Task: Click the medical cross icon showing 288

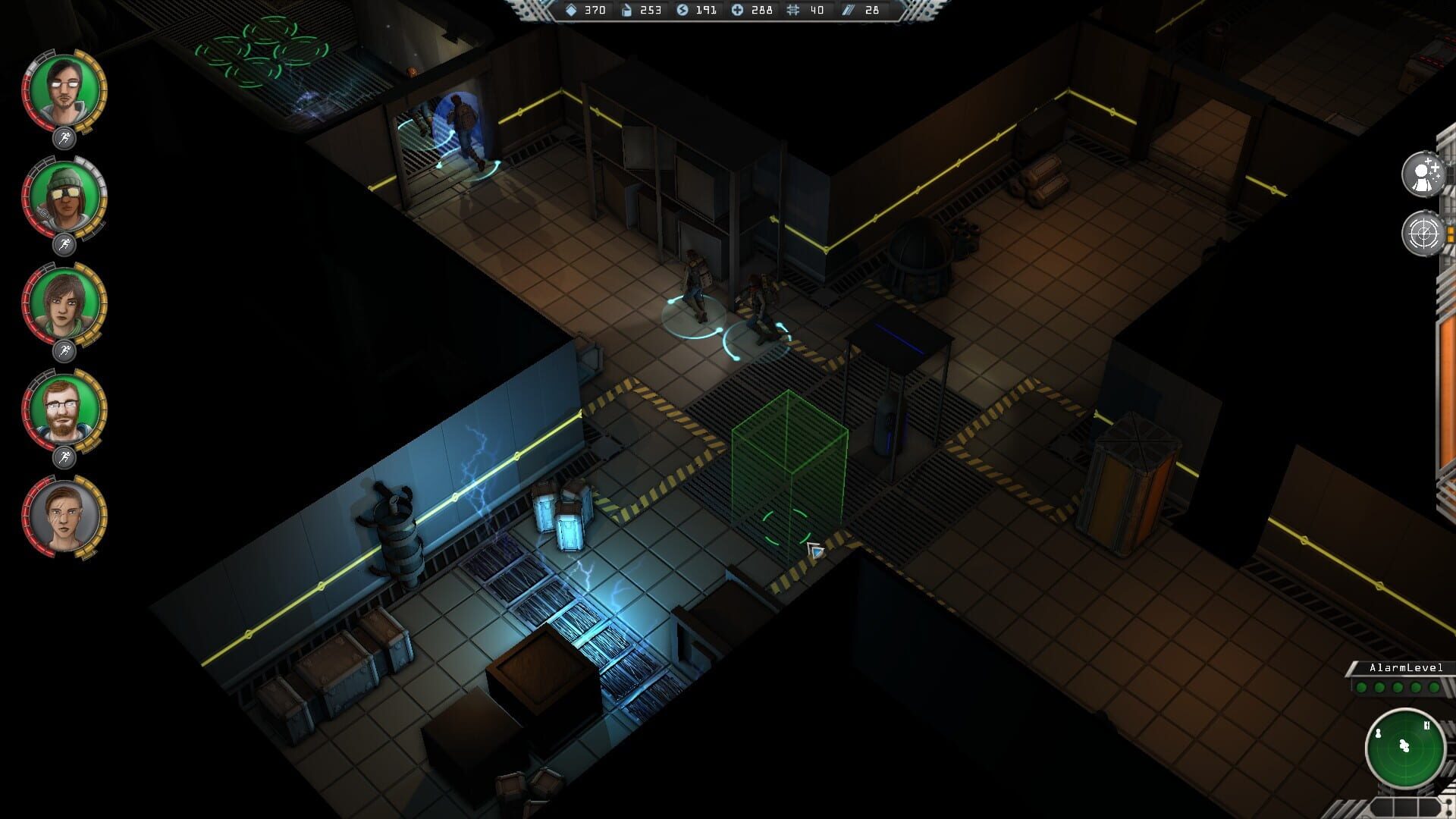Action: 737,11
